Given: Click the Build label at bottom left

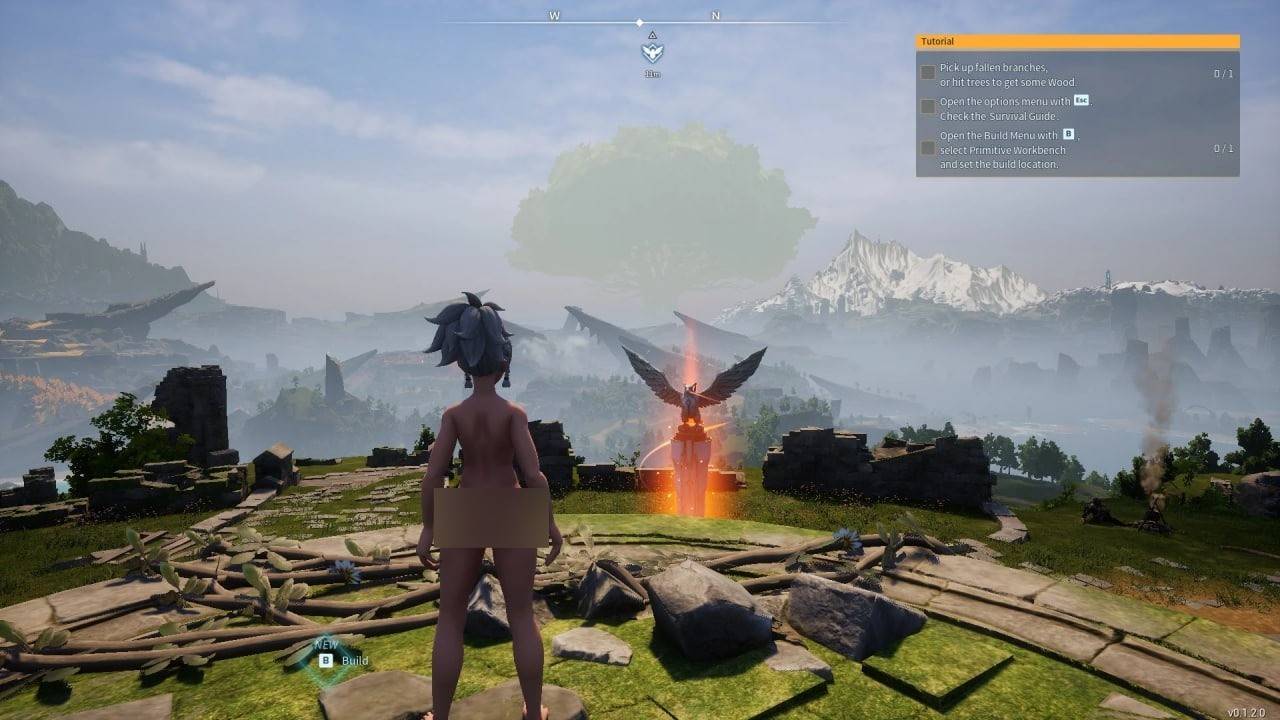Looking at the screenshot, I should point(354,661).
